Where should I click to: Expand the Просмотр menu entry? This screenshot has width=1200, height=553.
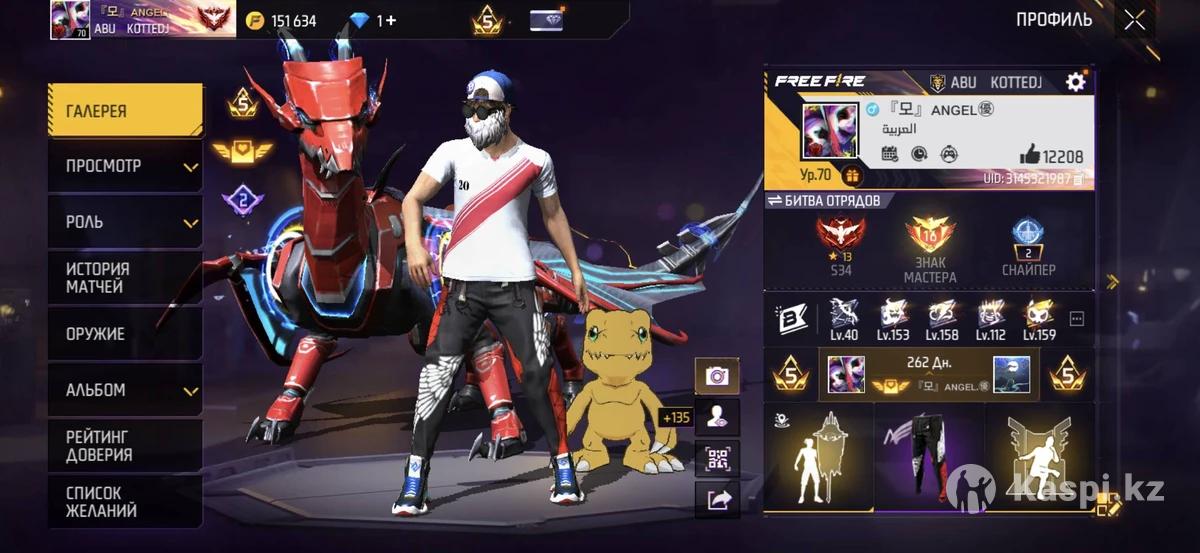(x=125, y=166)
